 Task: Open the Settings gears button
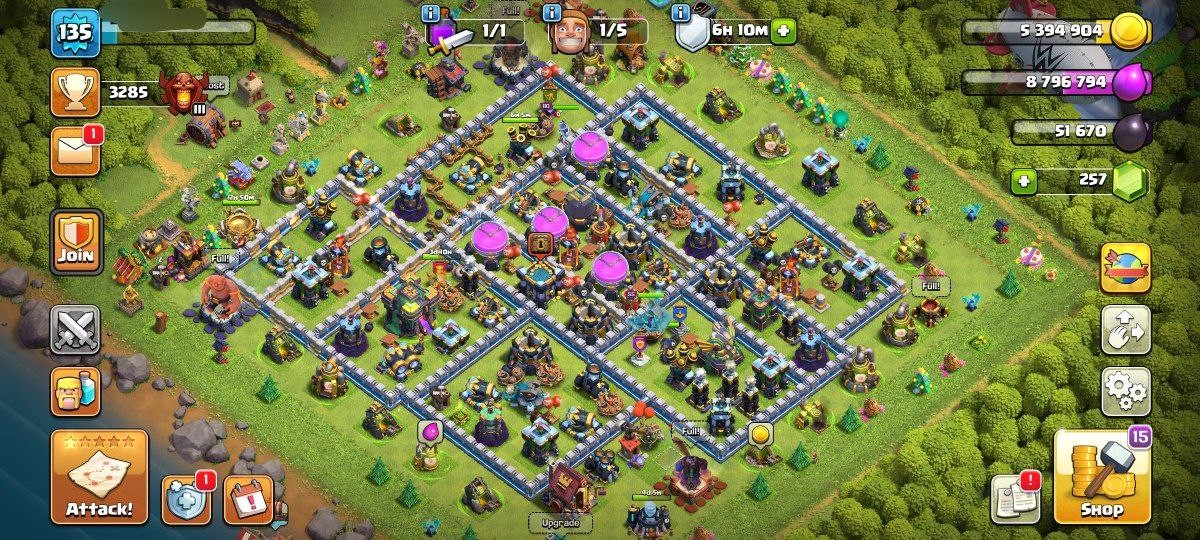click(1125, 391)
